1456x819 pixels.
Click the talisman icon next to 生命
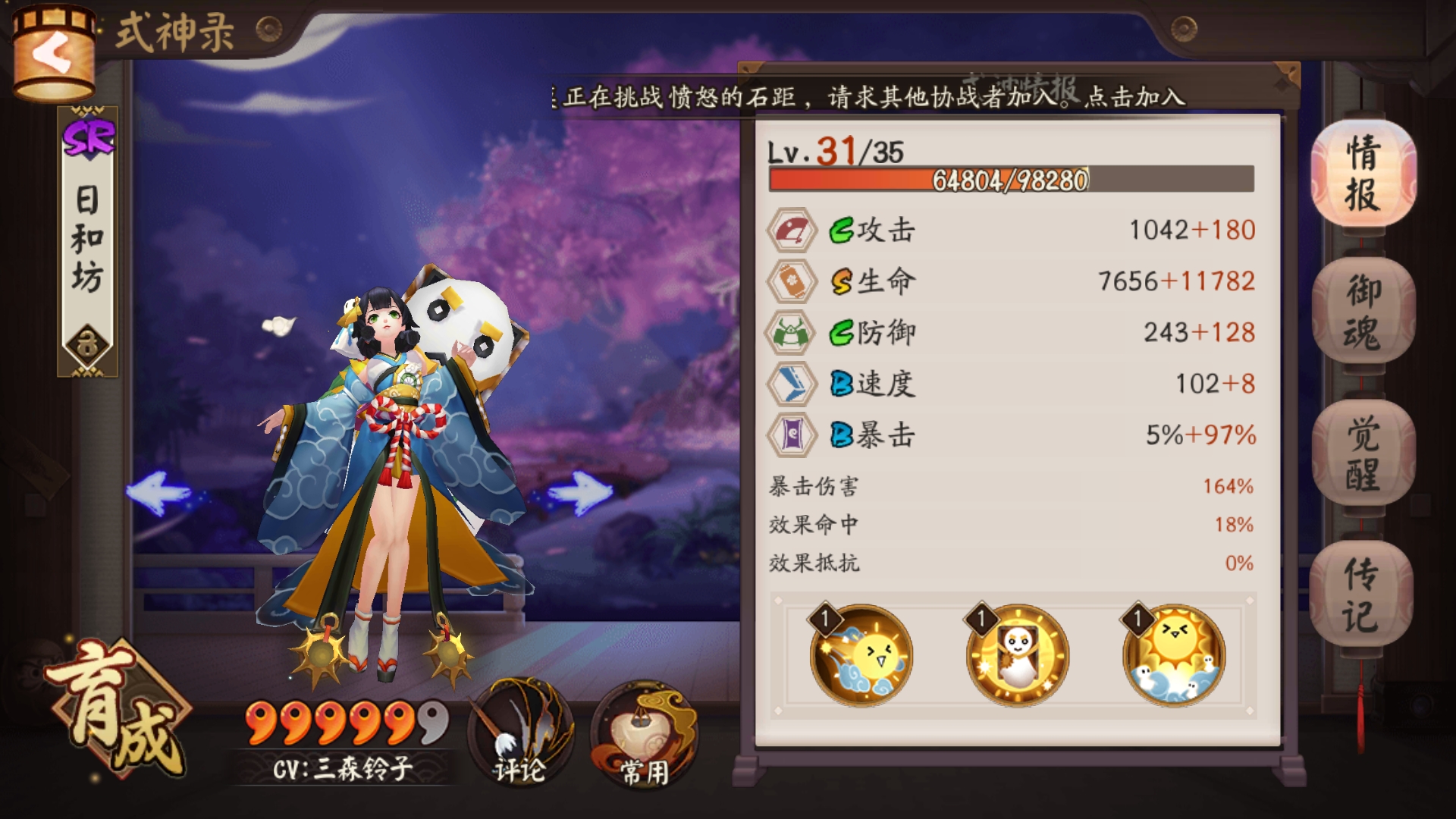point(792,279)
